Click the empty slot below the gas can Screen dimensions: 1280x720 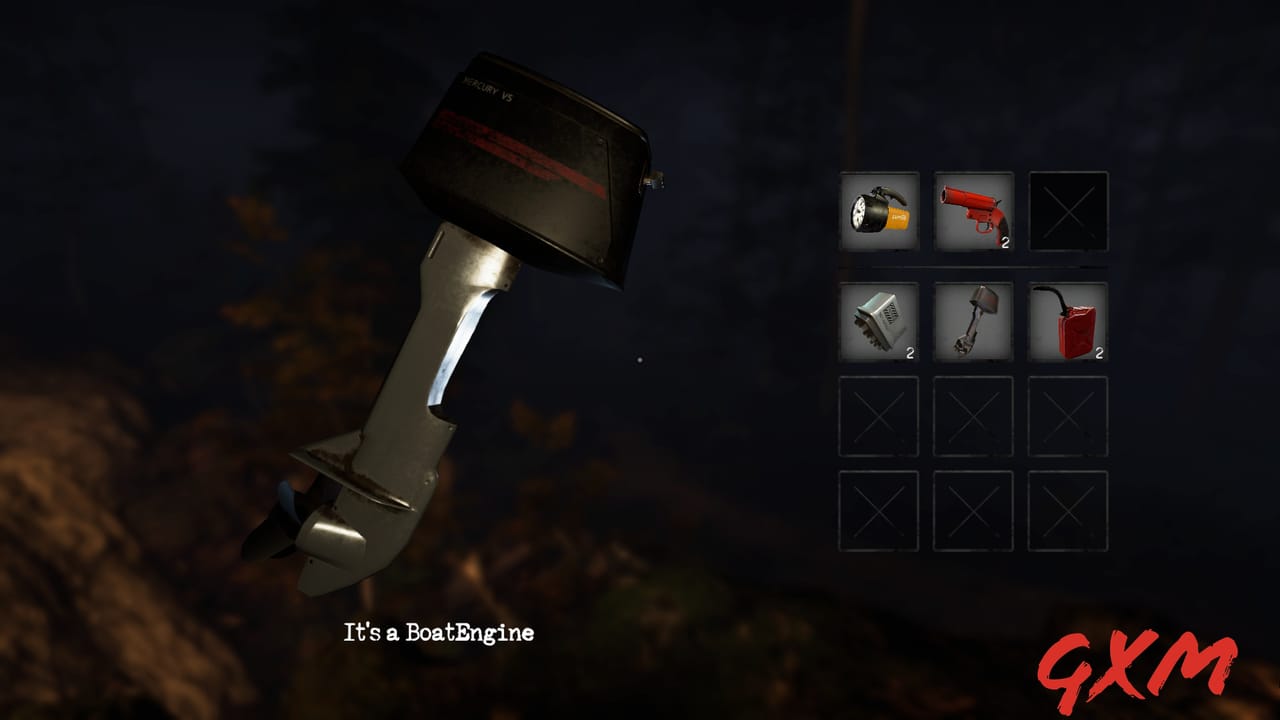[1069, 418]
